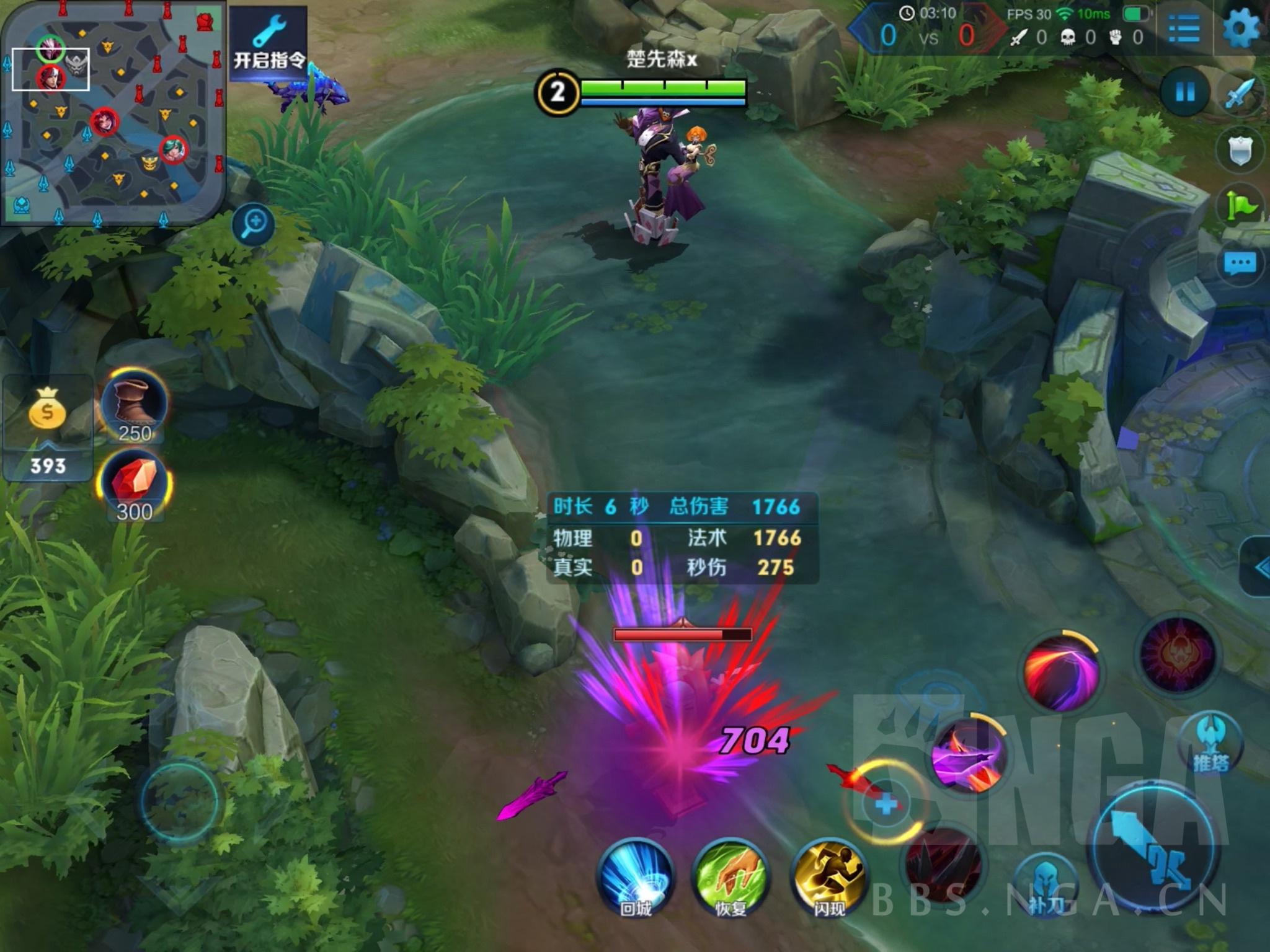
Task: Level up skill with plus button
Action: point(886,804)
